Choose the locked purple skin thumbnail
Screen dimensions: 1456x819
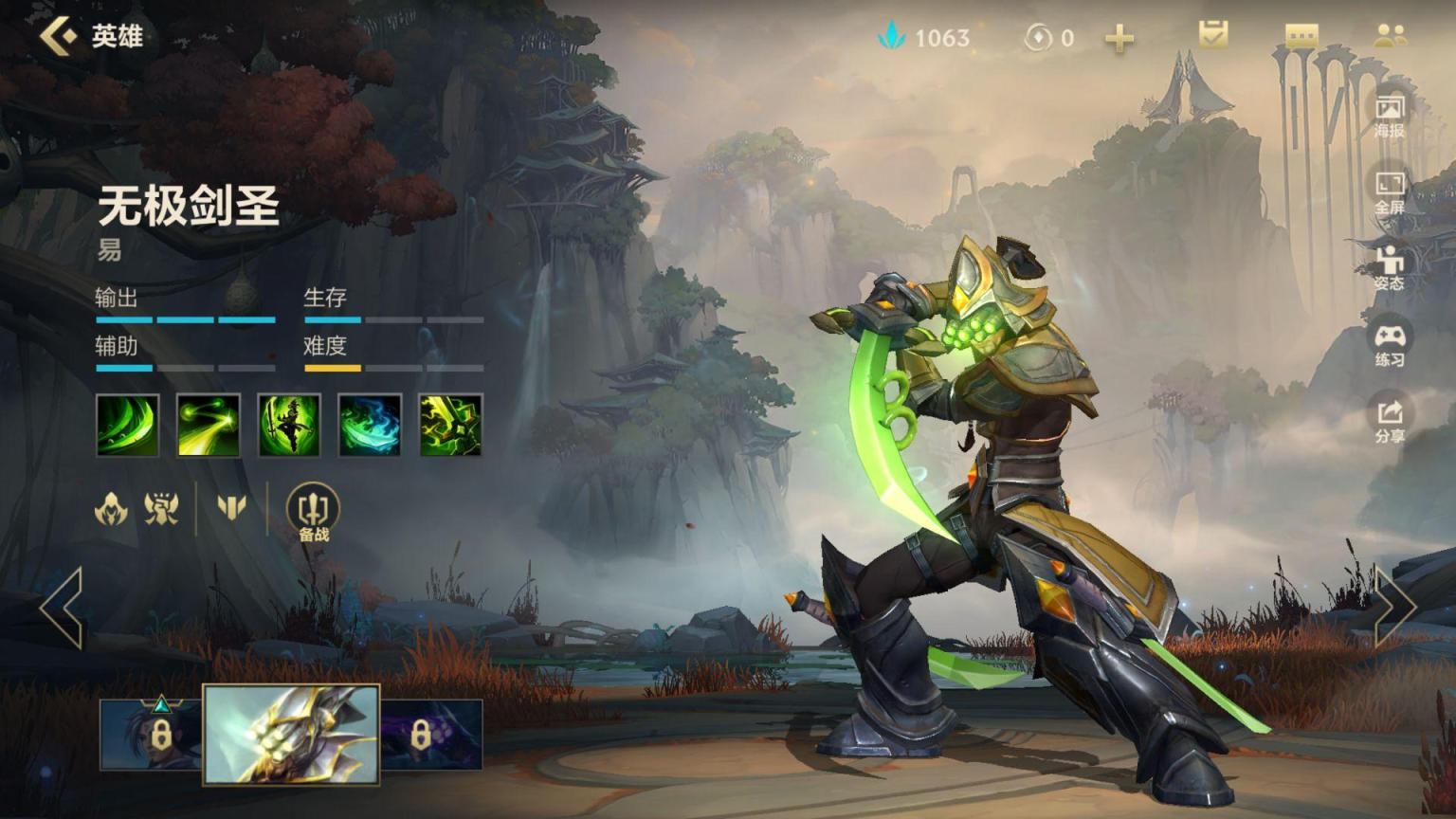[431, 734]
